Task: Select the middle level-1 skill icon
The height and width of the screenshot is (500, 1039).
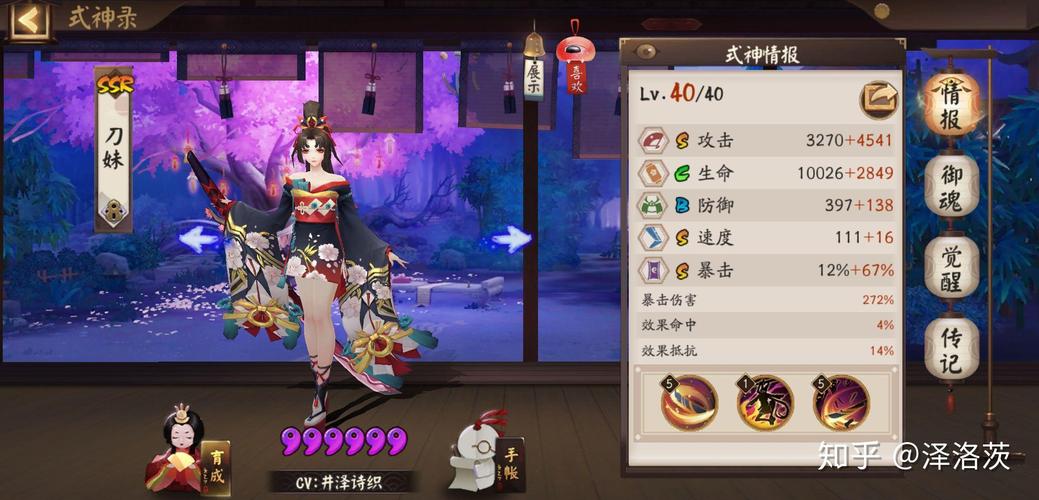Action: pos(763,402)
